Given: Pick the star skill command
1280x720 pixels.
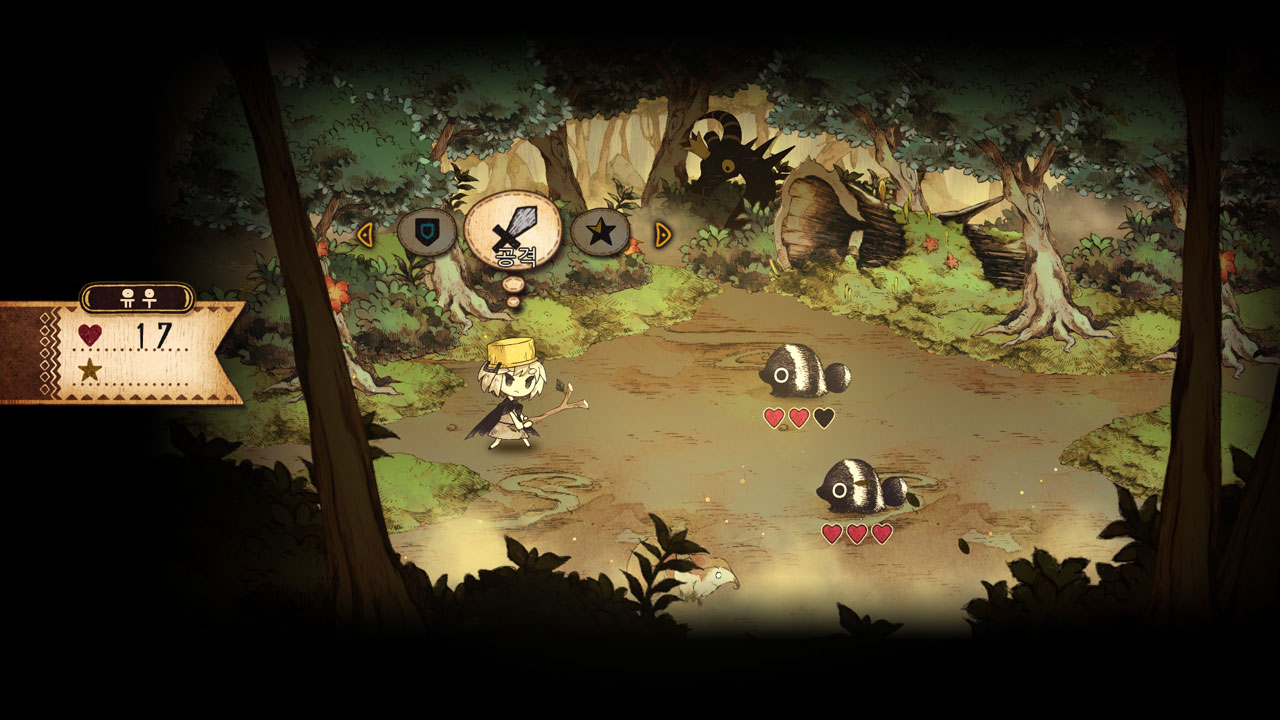Looking at the screenshot, I should pyautogui.click(x=600, y=233).
